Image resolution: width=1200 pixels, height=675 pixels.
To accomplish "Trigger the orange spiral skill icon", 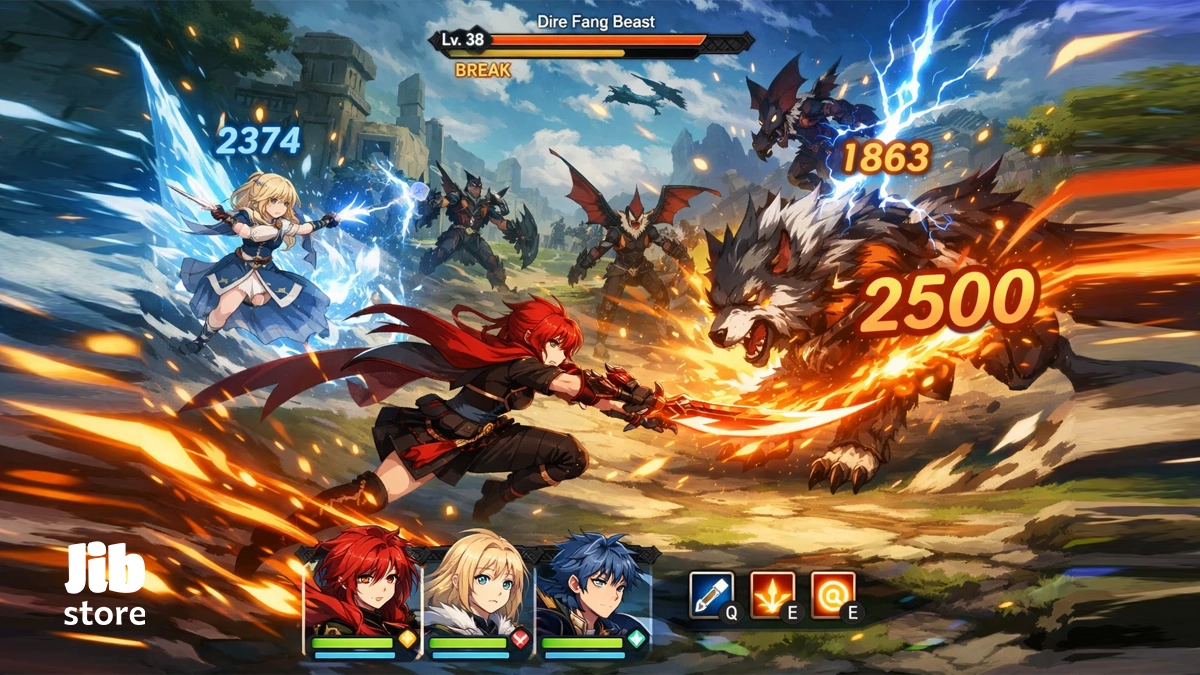I will [832, 594].
